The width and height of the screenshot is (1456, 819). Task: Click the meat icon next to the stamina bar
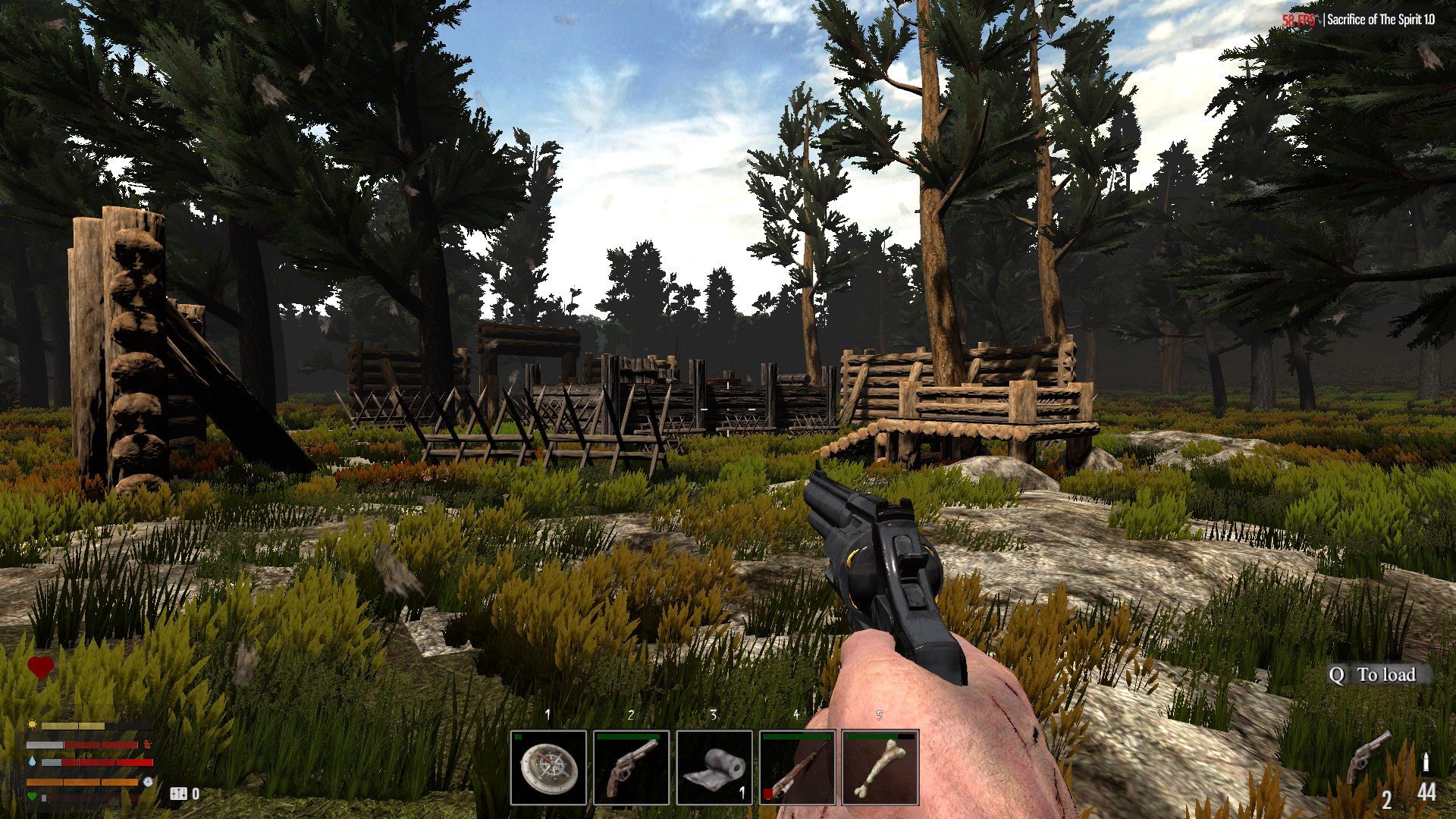point(148,745)
